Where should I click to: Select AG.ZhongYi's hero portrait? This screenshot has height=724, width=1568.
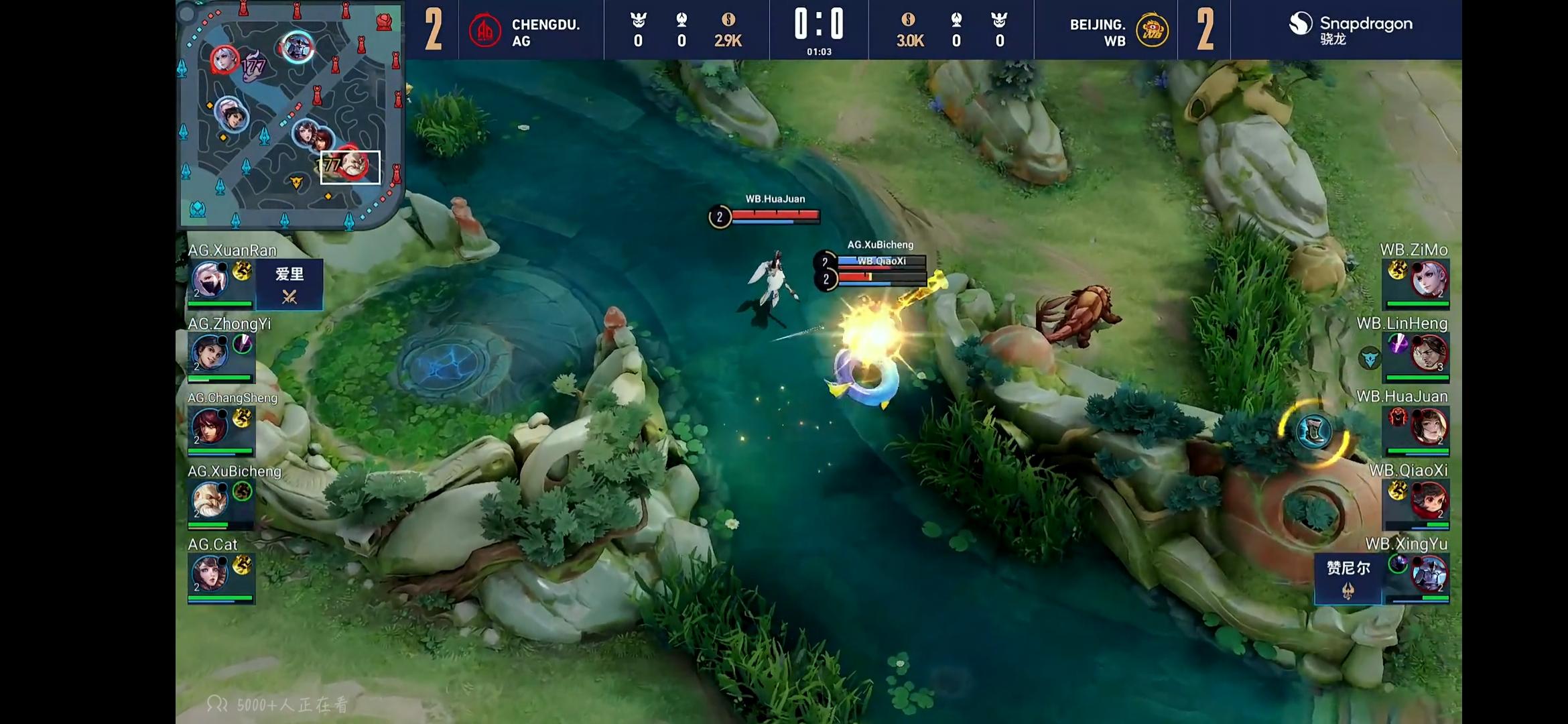coord(210,353)
